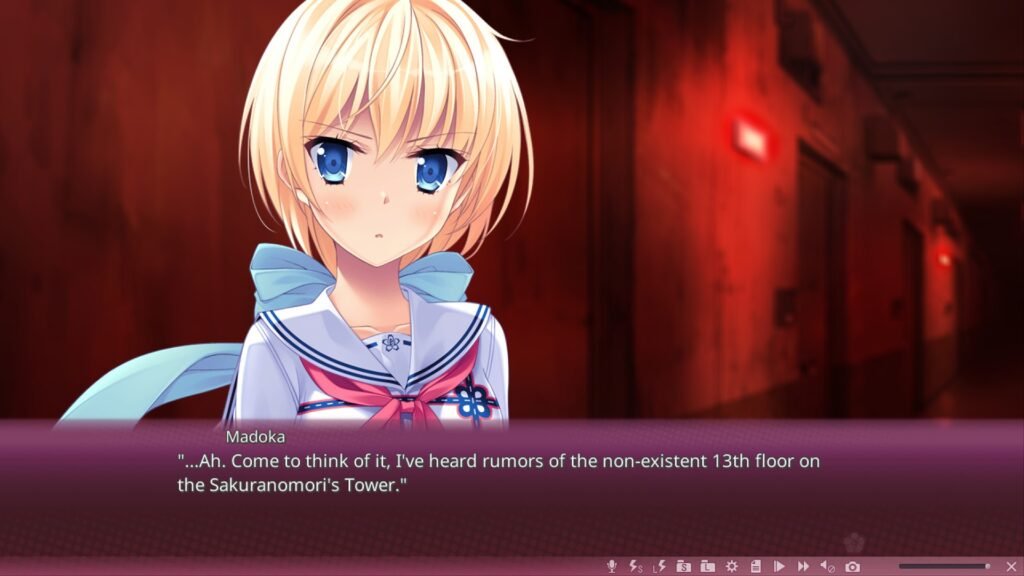Activate skip with the fast-forward icon
The width and height of the screenshot is (1024, 576).
point(803,566)
